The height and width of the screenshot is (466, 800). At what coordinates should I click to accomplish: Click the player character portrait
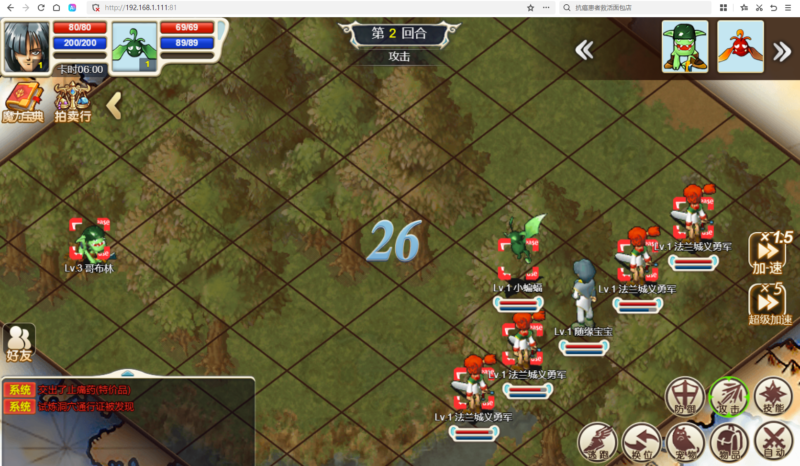27,44
